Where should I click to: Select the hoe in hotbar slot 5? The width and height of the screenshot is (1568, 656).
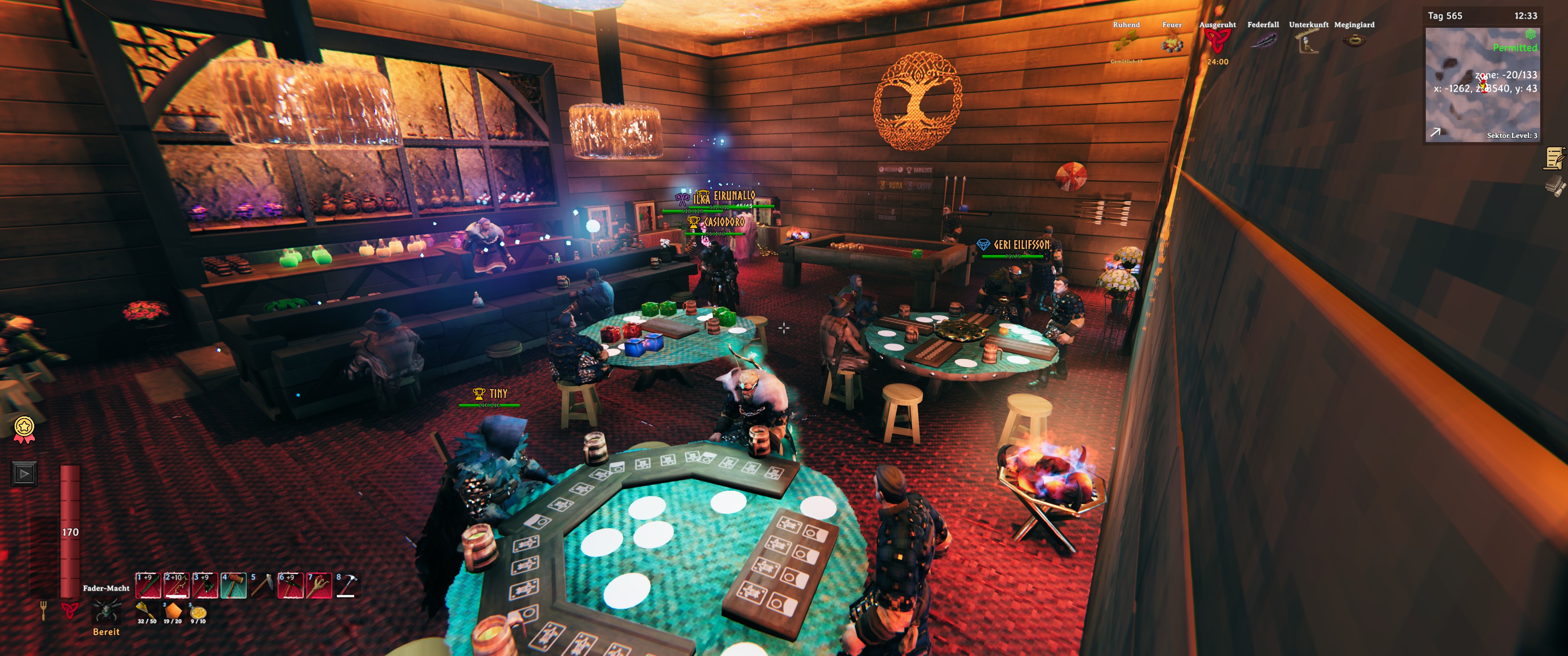(263, 585)
